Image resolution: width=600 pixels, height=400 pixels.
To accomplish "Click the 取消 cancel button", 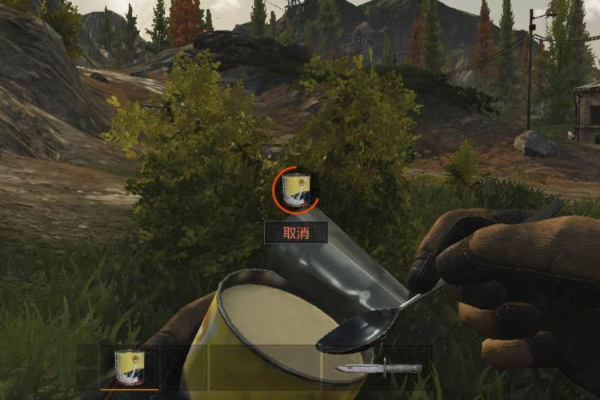I will [x=296, y=232].
